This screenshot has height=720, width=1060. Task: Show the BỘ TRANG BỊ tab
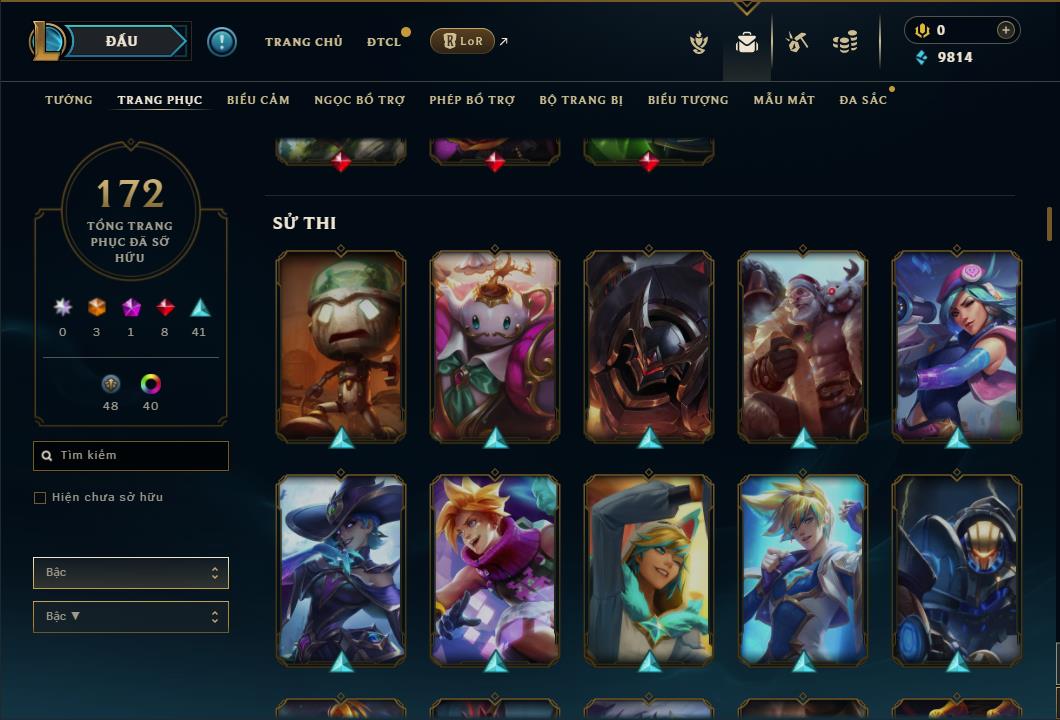(581, 100)
